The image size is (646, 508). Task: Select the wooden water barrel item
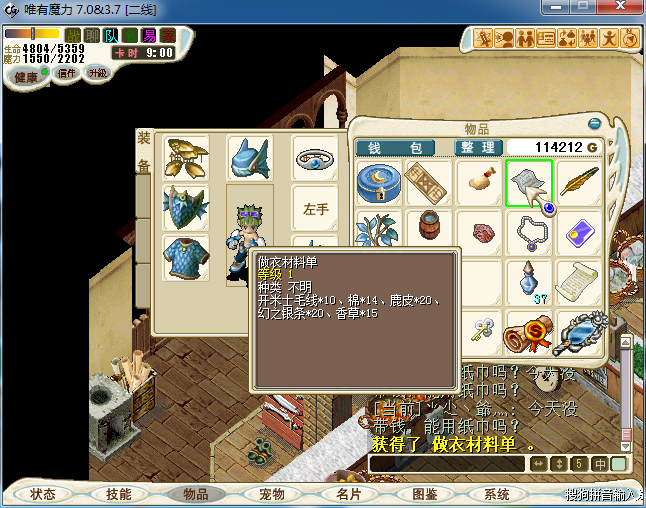point(429,231)
